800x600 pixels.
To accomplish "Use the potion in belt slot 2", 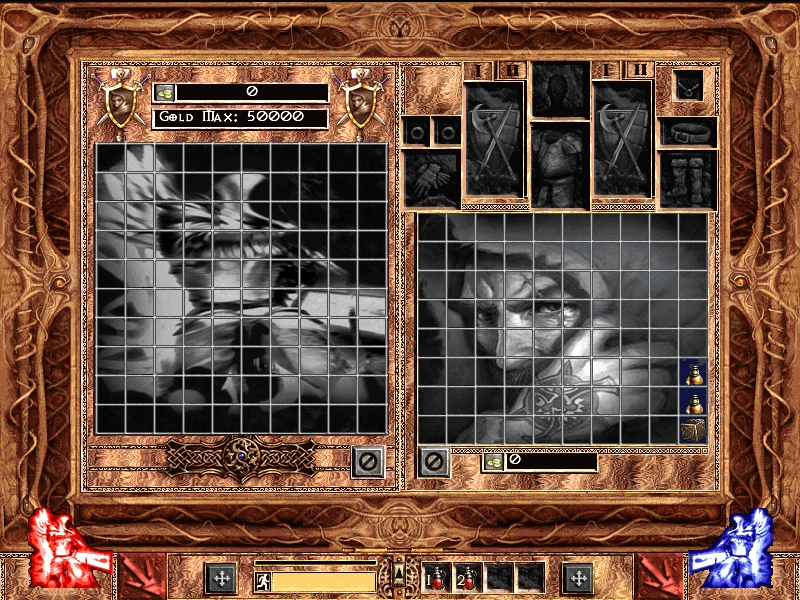I will click(x=468, y=577).
